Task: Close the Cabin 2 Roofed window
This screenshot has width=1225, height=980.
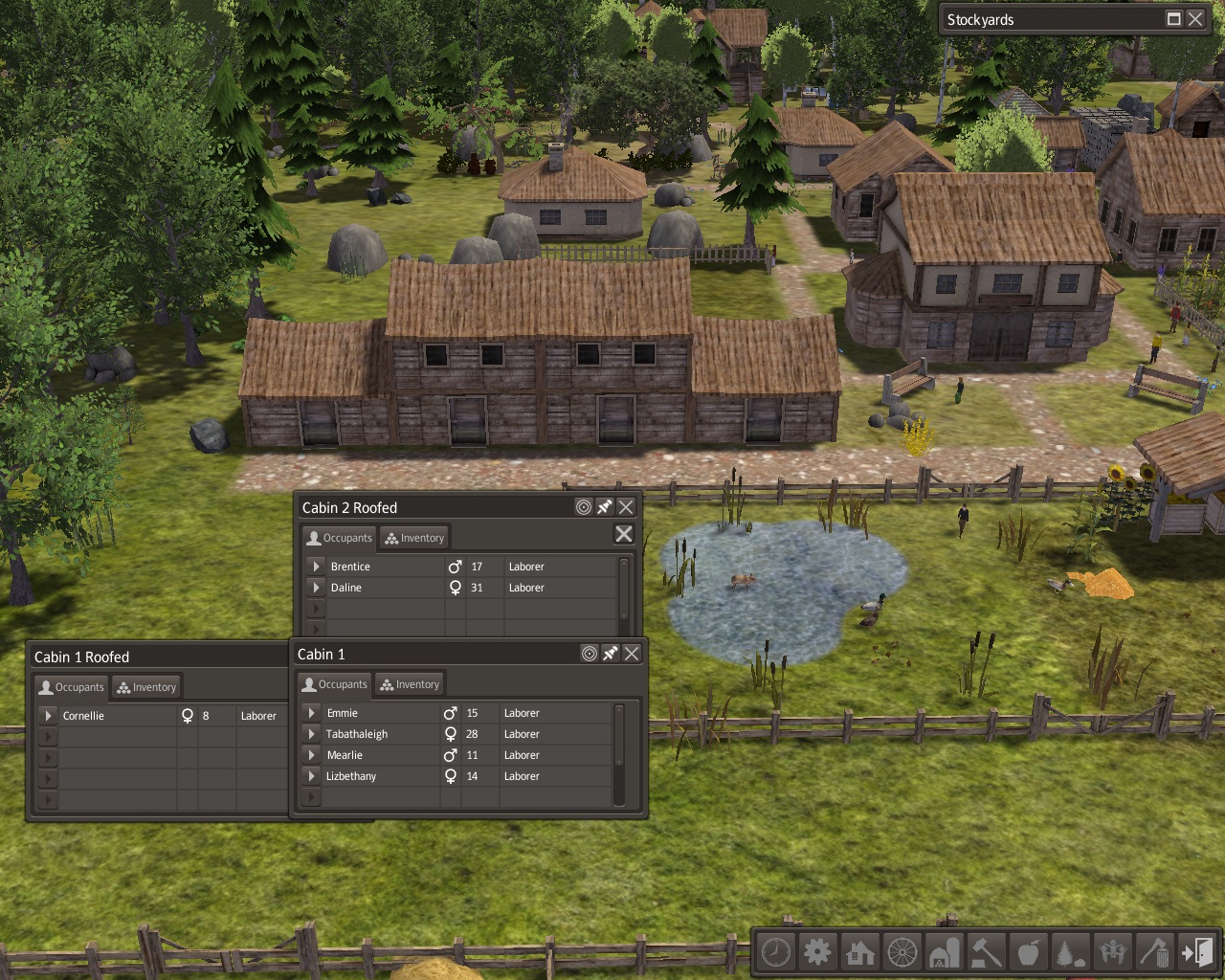Action: (x=626, y=507)
